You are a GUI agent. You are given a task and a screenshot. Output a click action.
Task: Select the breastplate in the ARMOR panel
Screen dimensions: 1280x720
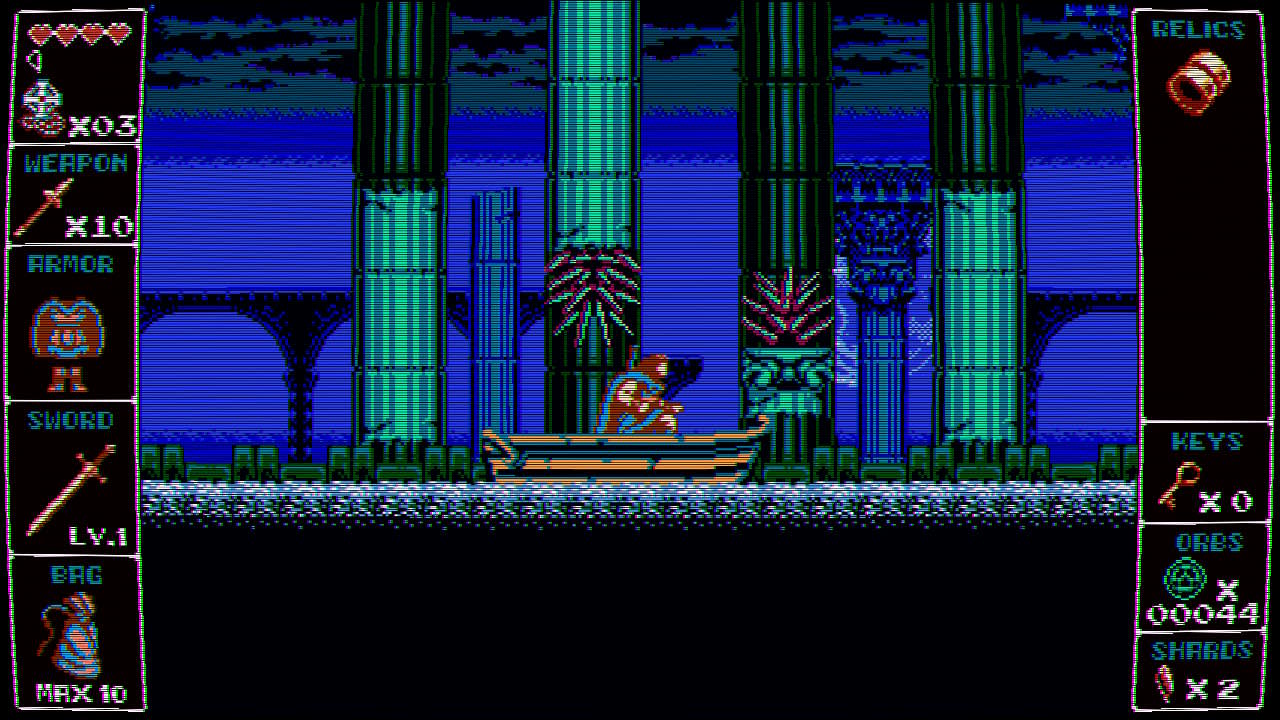pyautogui.click(x=70, y=330)
